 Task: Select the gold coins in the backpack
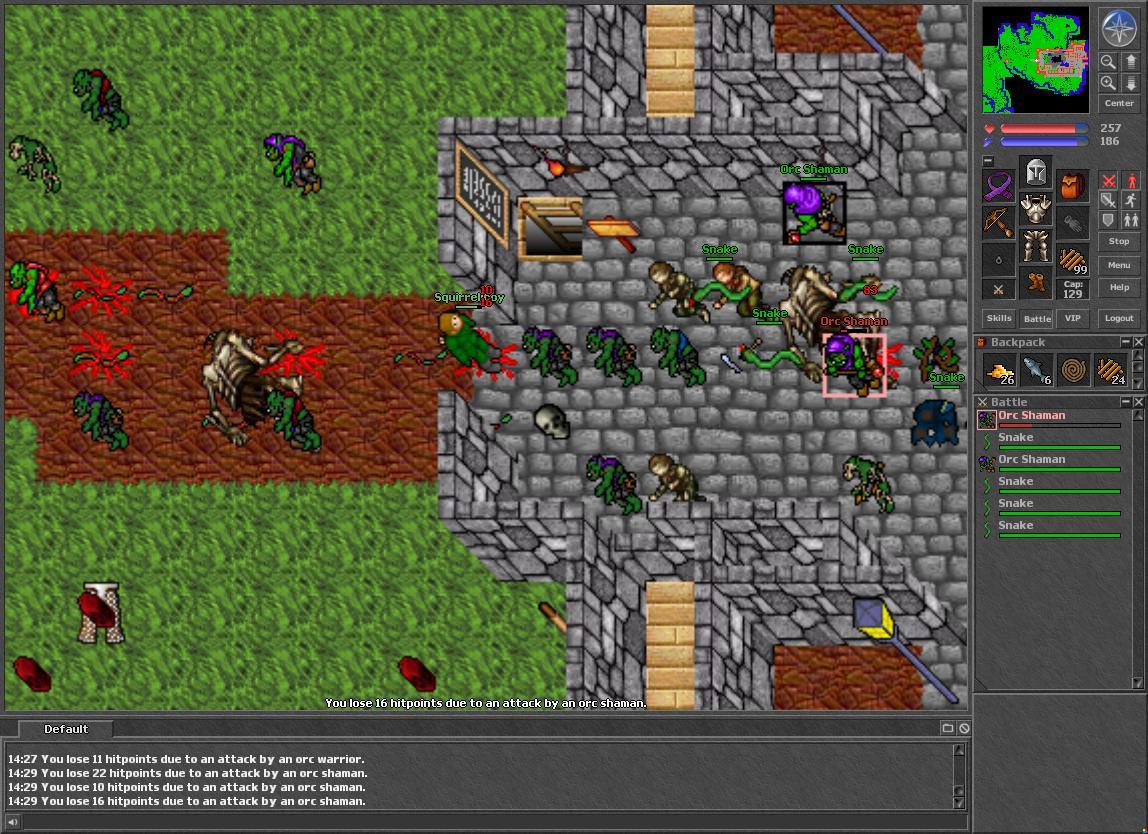tap(999, 371)
